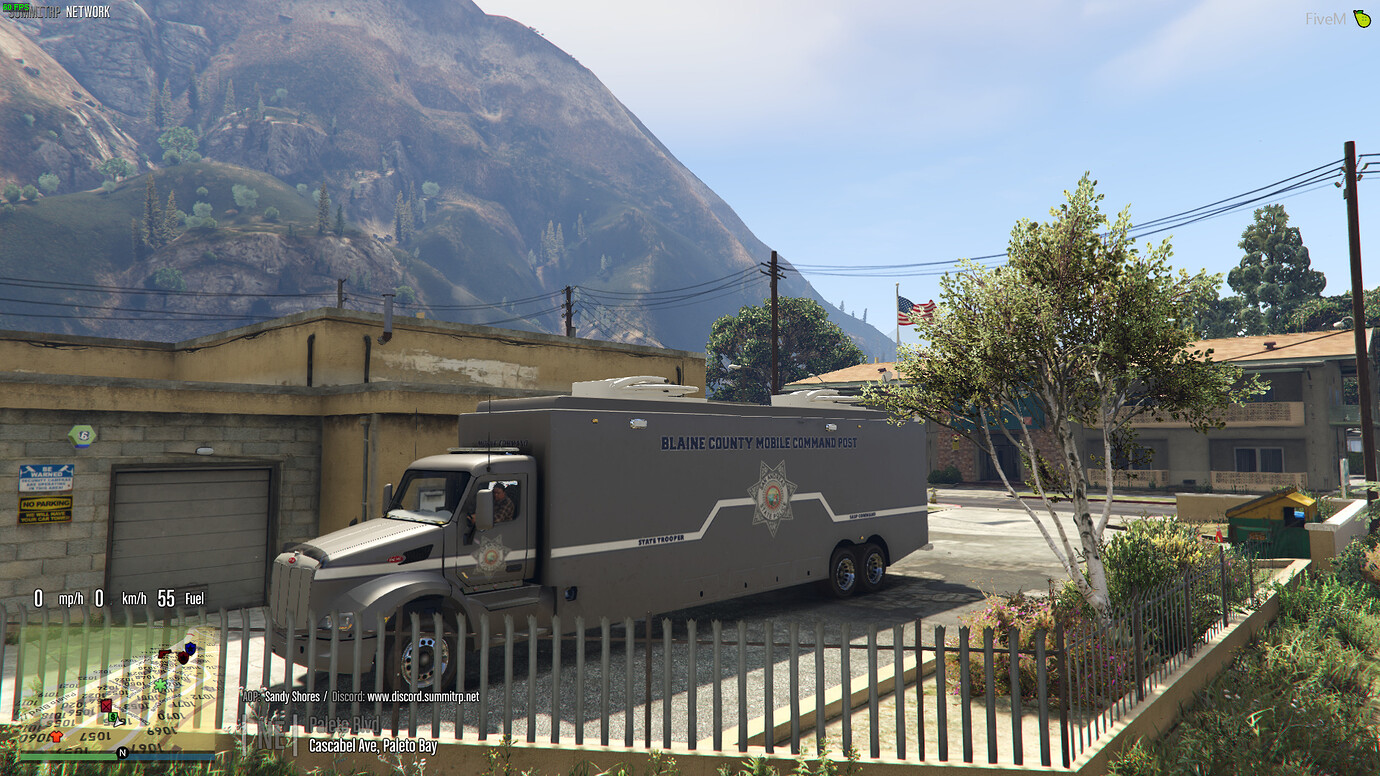Toggle the 60 FPS counter display
The height and width of the screenshot is (776, 1380).
[17, 9]
